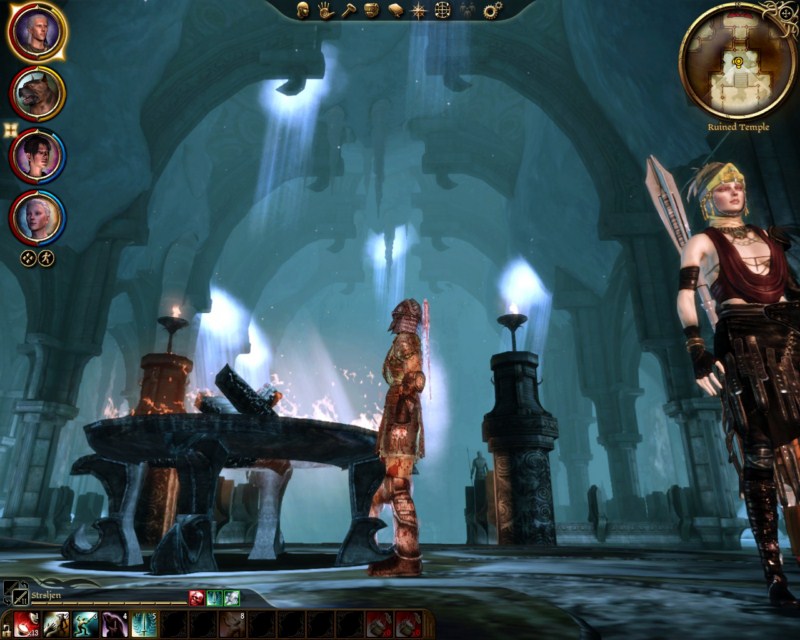800x640 pixels.
Task: Select the dark-haired woman party portrait
Action: [x=38, y=155]
